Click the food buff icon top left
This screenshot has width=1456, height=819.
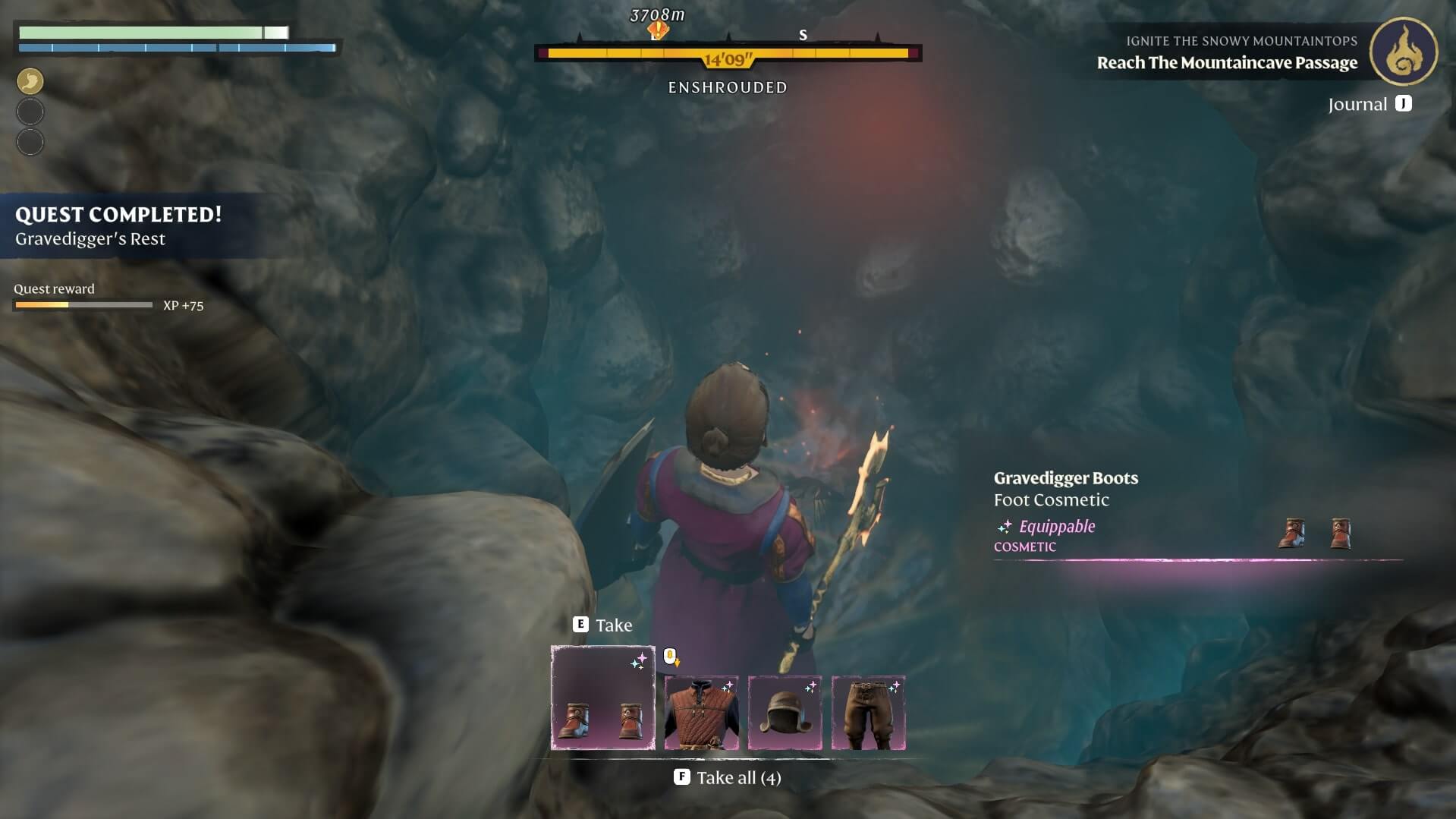30,81
